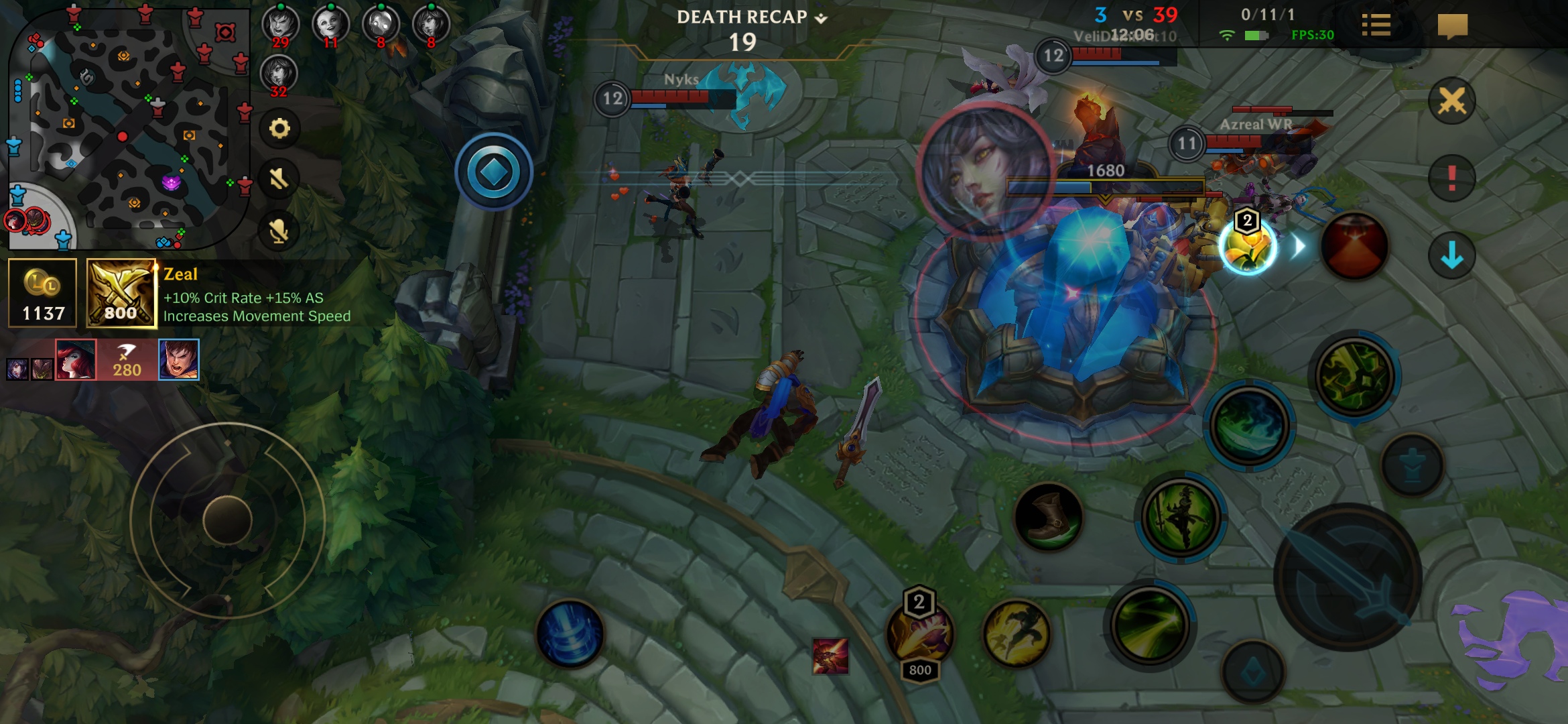Open the Death Recap panel
This screenshot has width=1568, height=724.
[751, 17]
